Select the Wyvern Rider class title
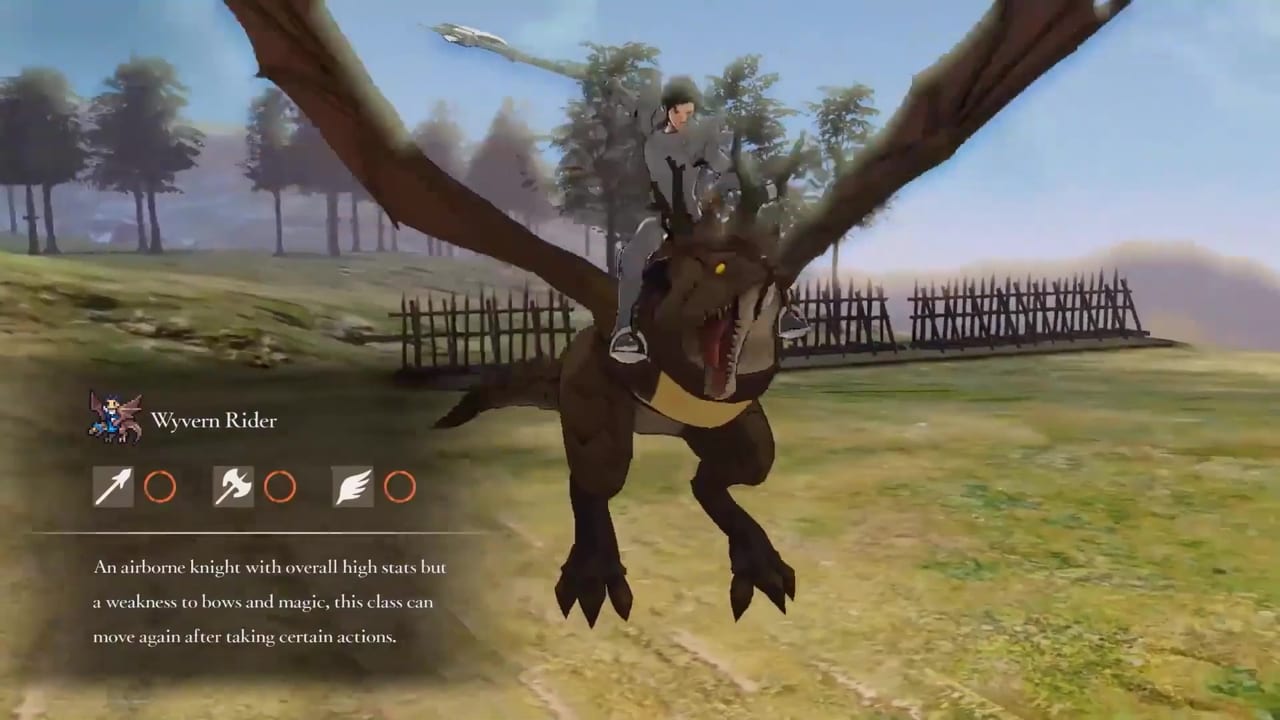The height and width of the screenshot is (720, 1280). 213,420
